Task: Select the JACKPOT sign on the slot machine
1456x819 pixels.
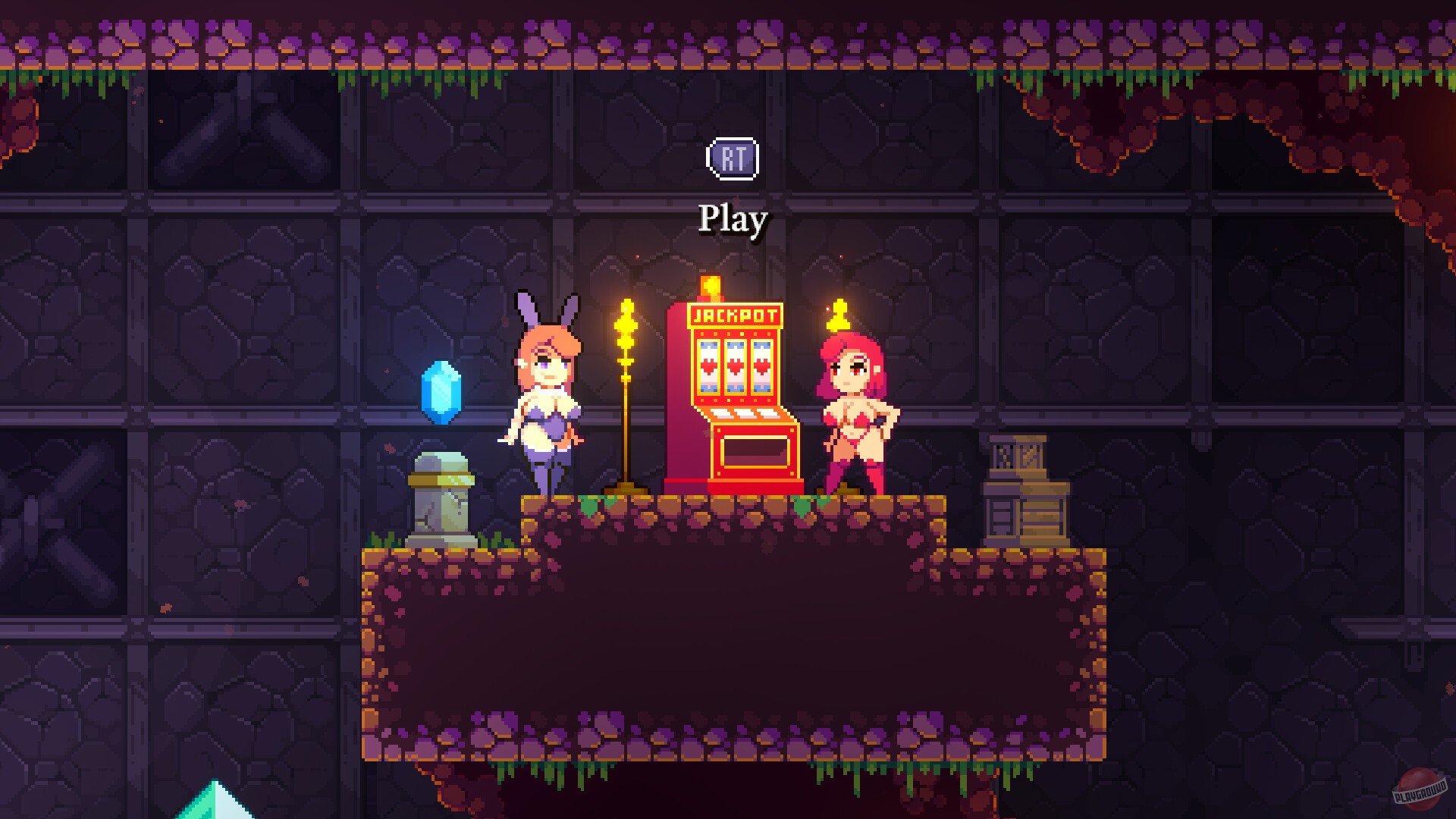Action: [x=735, y=315]
